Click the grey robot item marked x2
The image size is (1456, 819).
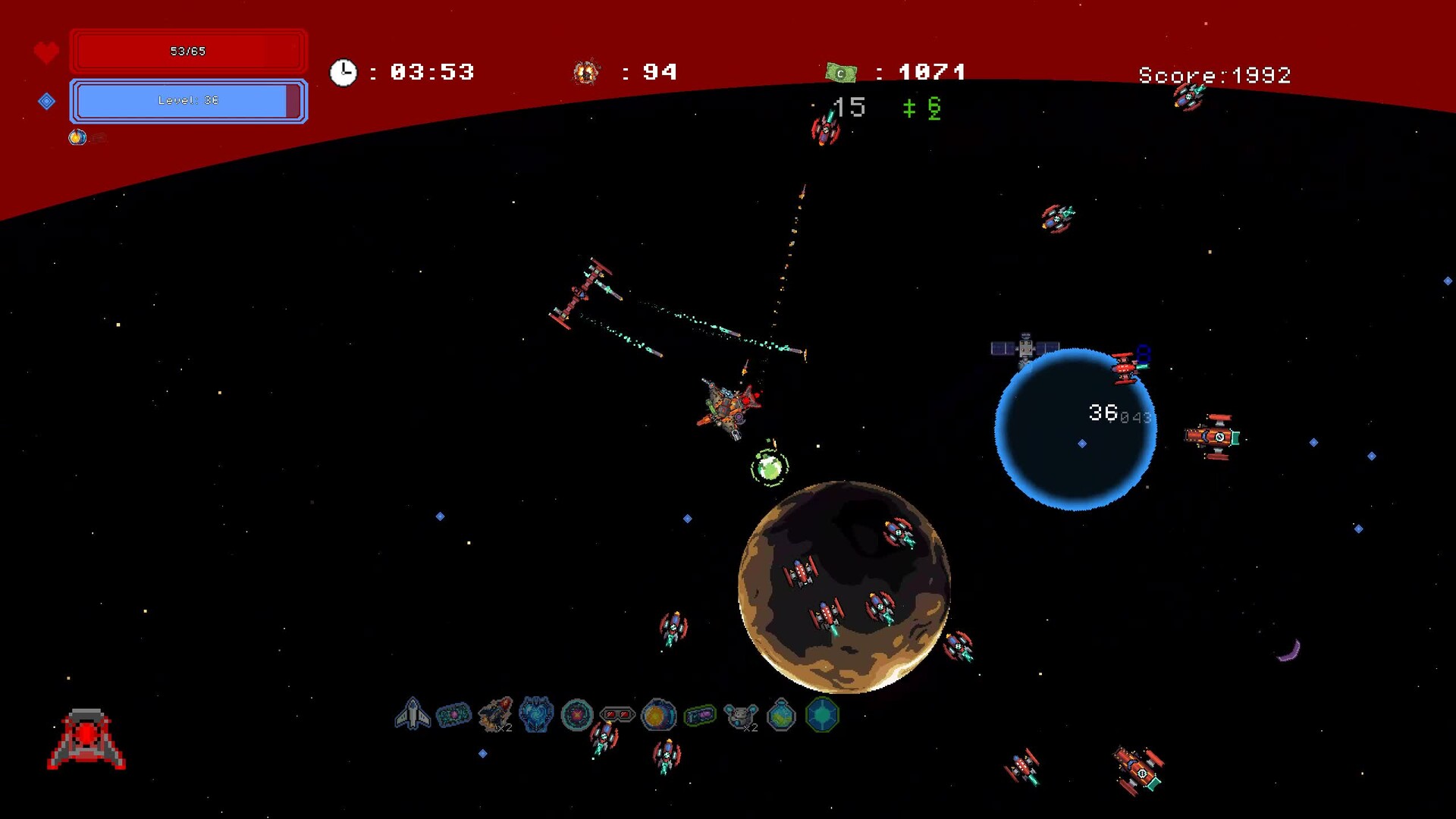[x=740, y=714]
